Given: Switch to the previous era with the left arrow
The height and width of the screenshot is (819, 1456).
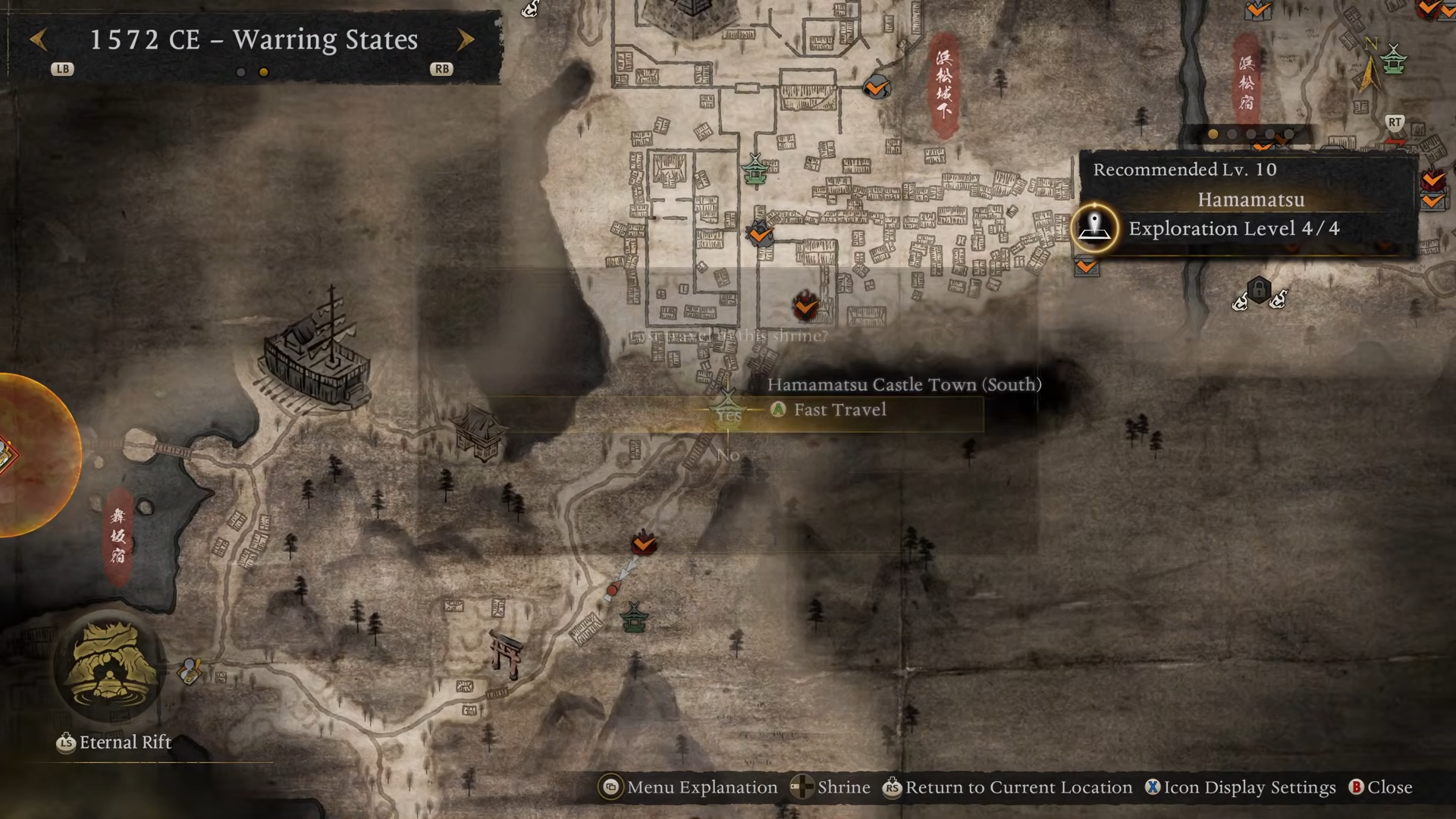Looking at the screenshot, I should pyautogui.click(x=38, y=39).
